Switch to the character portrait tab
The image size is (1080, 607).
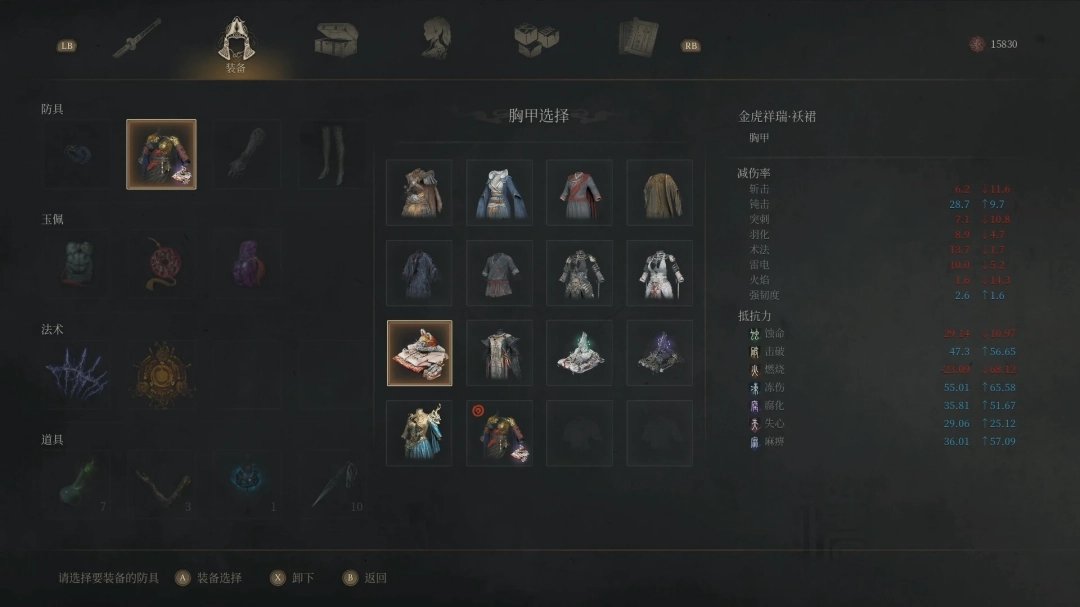(435, 38)
